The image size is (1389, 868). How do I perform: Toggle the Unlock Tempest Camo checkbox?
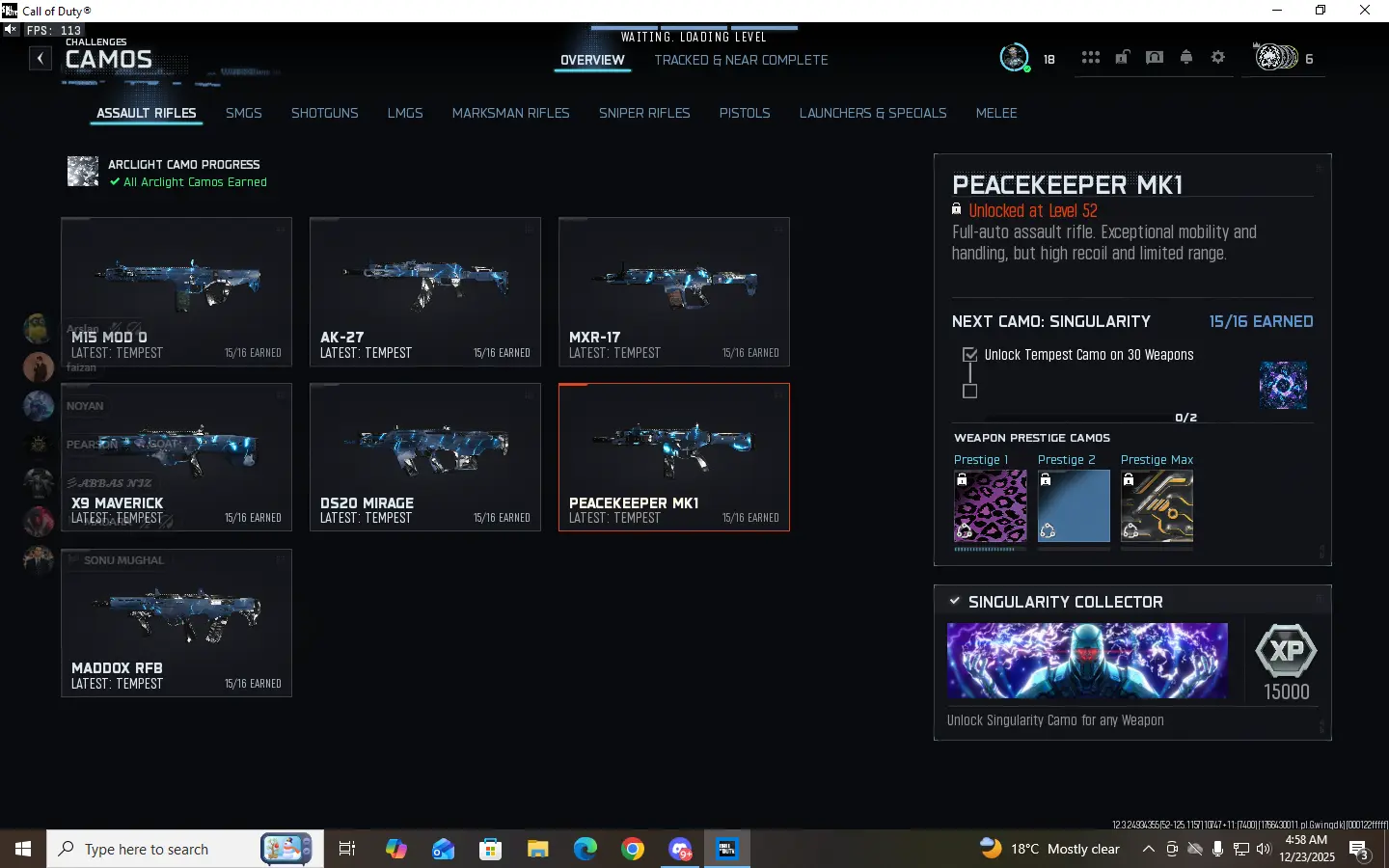(969, 355)
